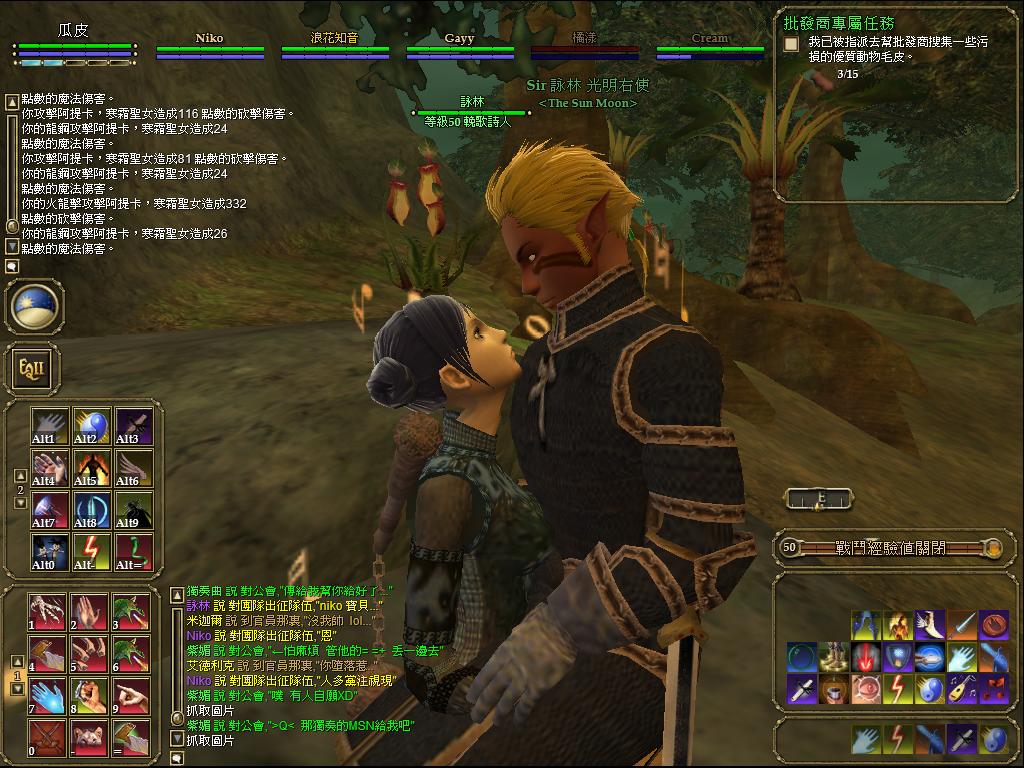The width and height of the screenshot is (1024, 768).
Task: Open the EQII main menu button
Action: point(27,369)
